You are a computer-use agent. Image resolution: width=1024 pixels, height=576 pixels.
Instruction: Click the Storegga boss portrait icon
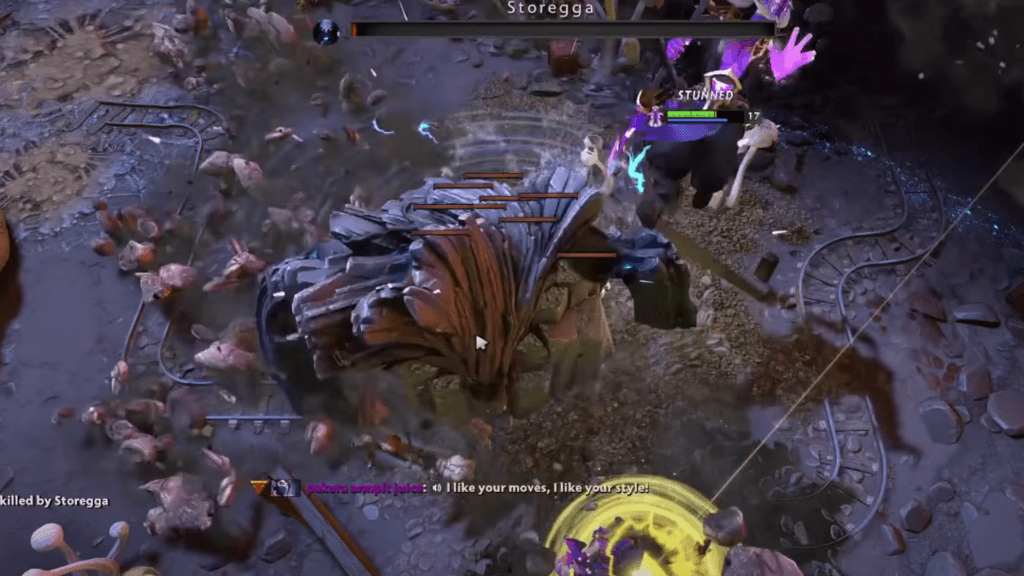pos(326,32)
